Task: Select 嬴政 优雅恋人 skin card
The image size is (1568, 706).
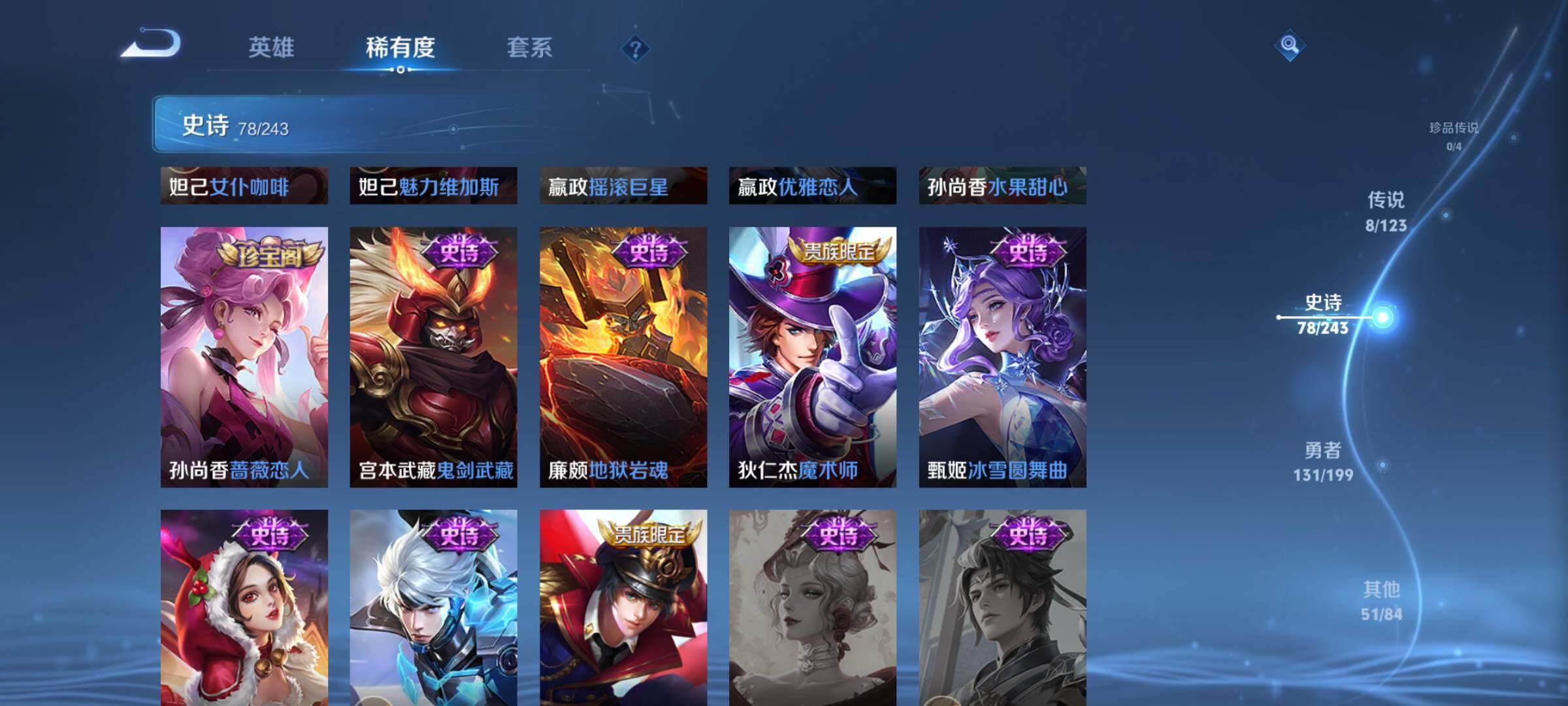Action: (x=813, y=186)
